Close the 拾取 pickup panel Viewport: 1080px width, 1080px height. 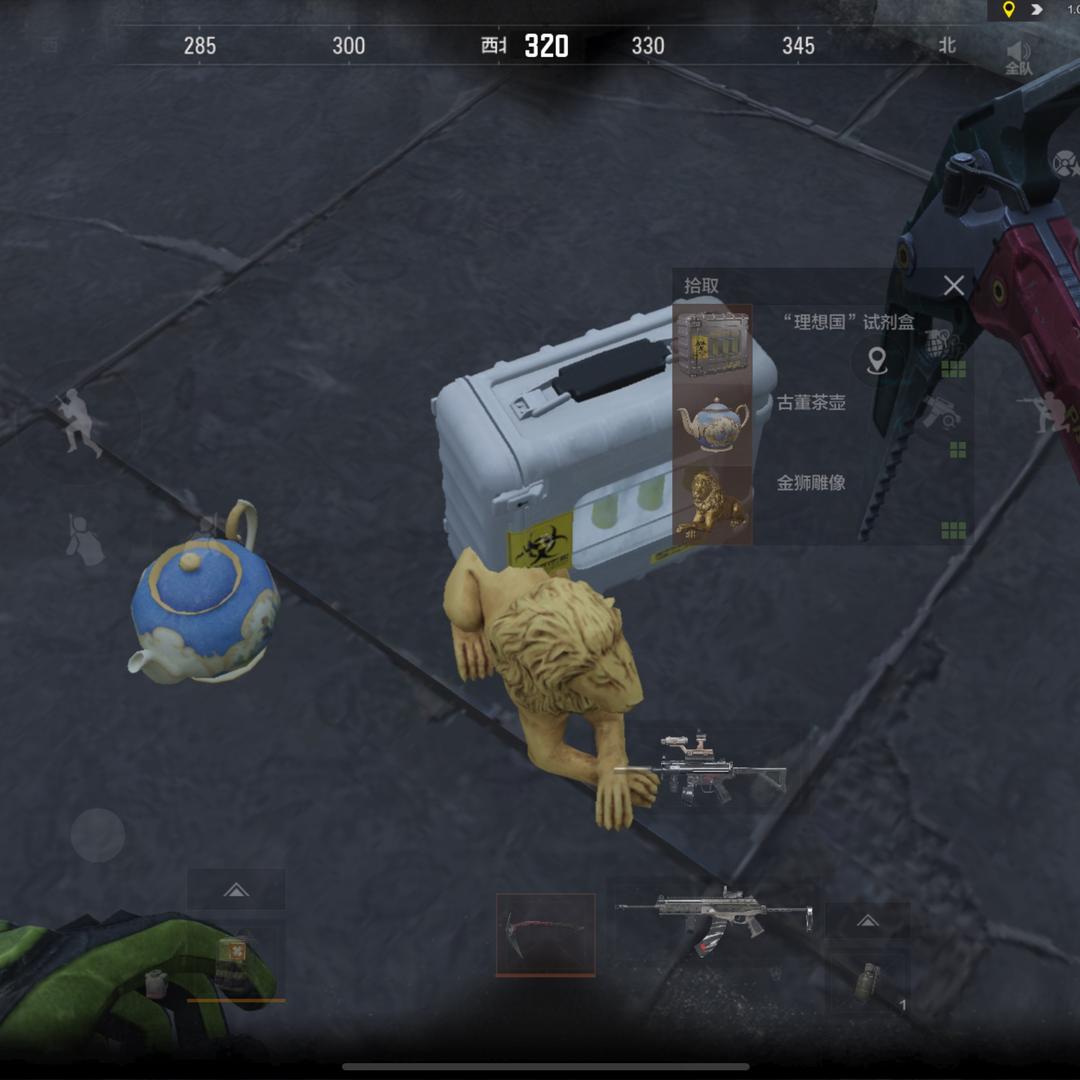point(954,286)
